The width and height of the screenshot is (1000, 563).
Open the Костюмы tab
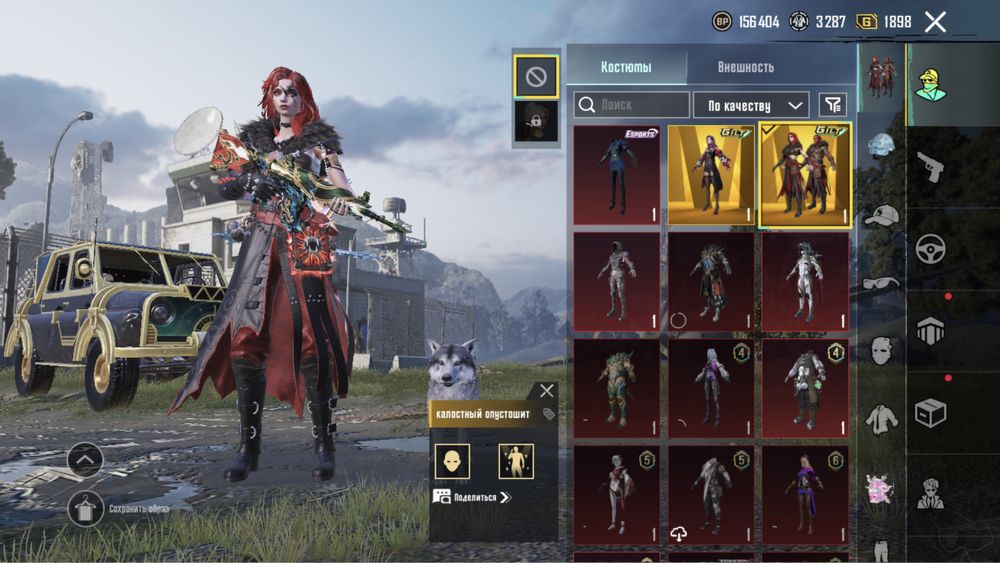pyautogui.click(x=626, y=67)
